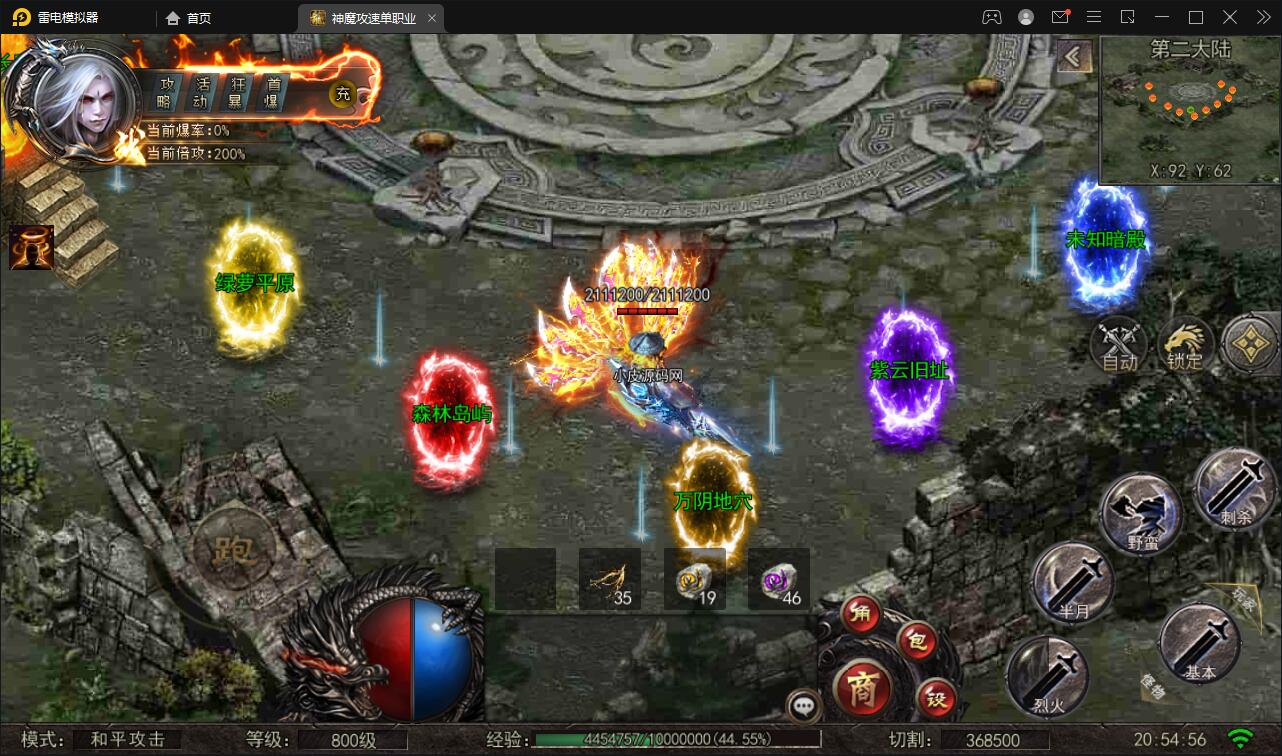Image resolution: width=1282 pixels, height=756 pixels.
Task: Click the 第二大陆 minimap
Action: coord(1190,105)
